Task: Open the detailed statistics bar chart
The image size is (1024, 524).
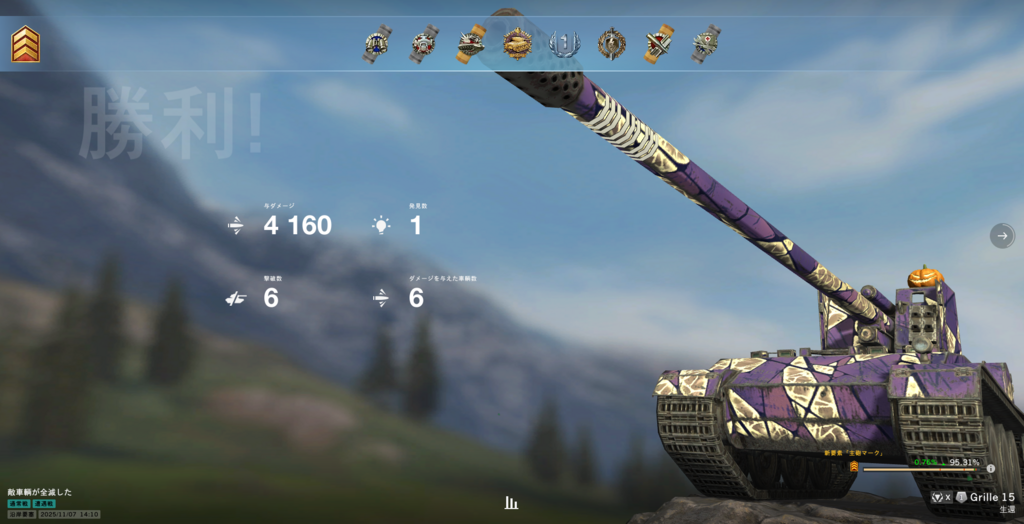Action: pos(511,502)
